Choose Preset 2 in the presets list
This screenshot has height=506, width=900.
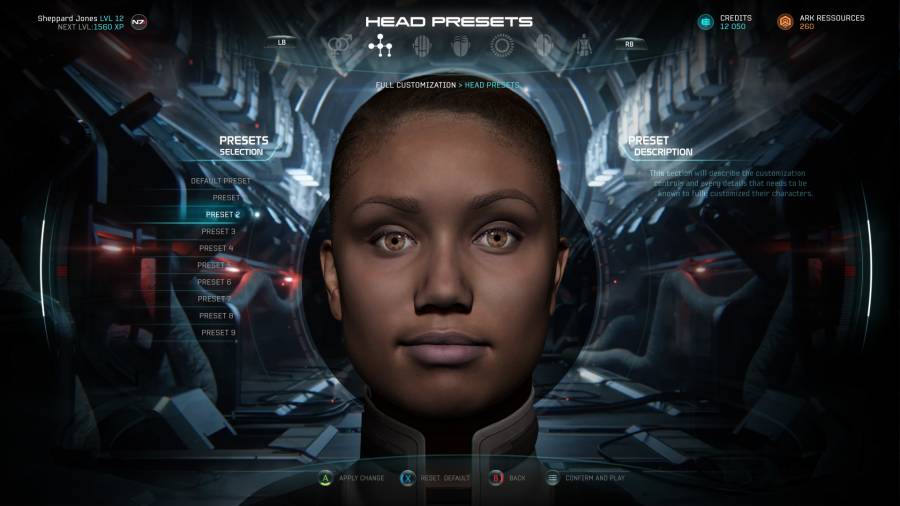222,214
